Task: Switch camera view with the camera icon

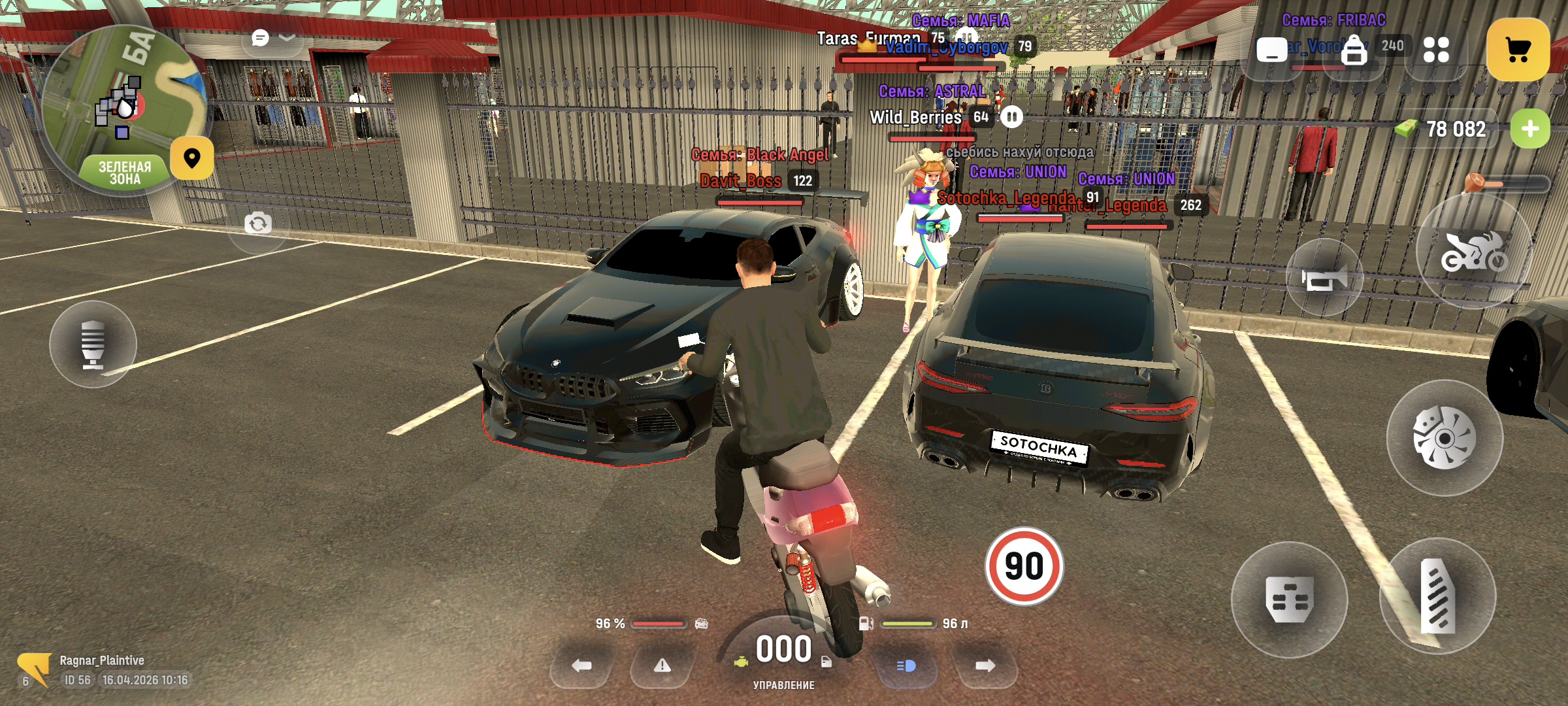Action: click(258, 224)
